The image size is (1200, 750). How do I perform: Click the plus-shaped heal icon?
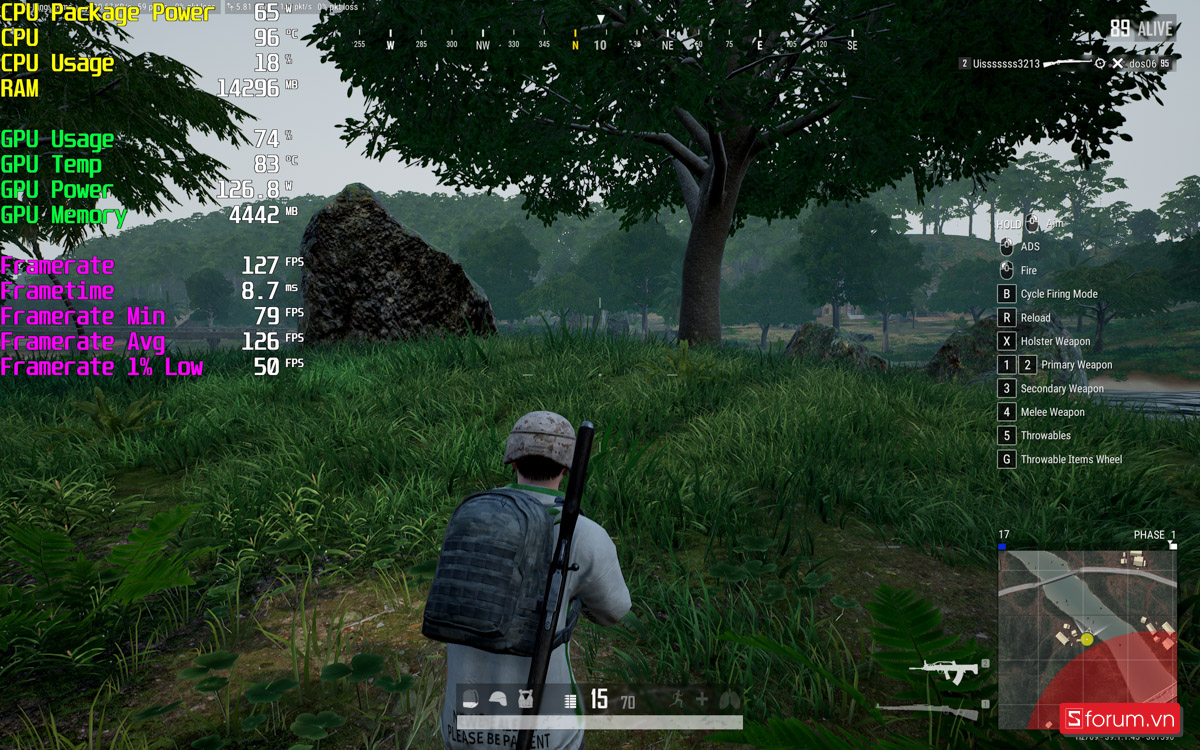point(702,701)
